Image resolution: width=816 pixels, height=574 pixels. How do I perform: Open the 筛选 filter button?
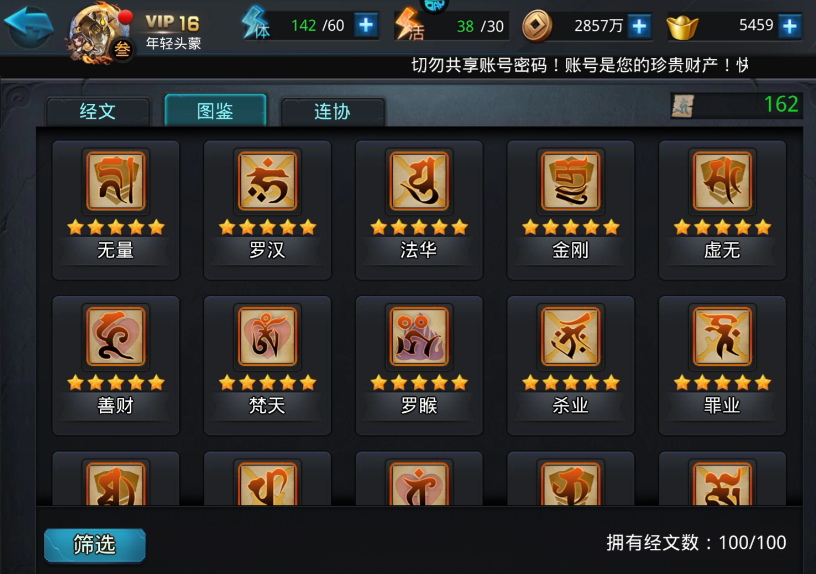(95, 545)
